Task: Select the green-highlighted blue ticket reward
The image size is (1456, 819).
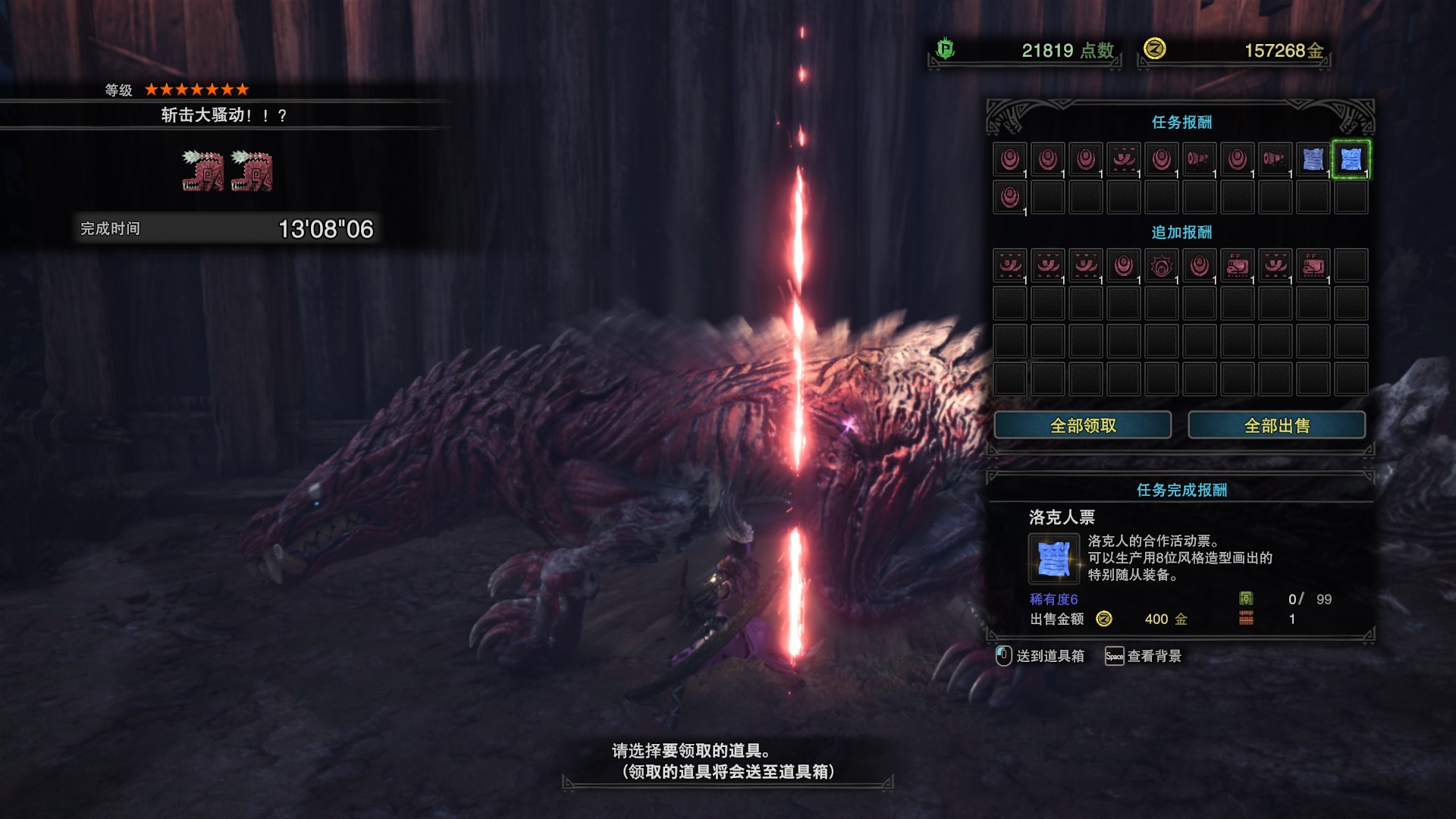Action: point(1351,159)
